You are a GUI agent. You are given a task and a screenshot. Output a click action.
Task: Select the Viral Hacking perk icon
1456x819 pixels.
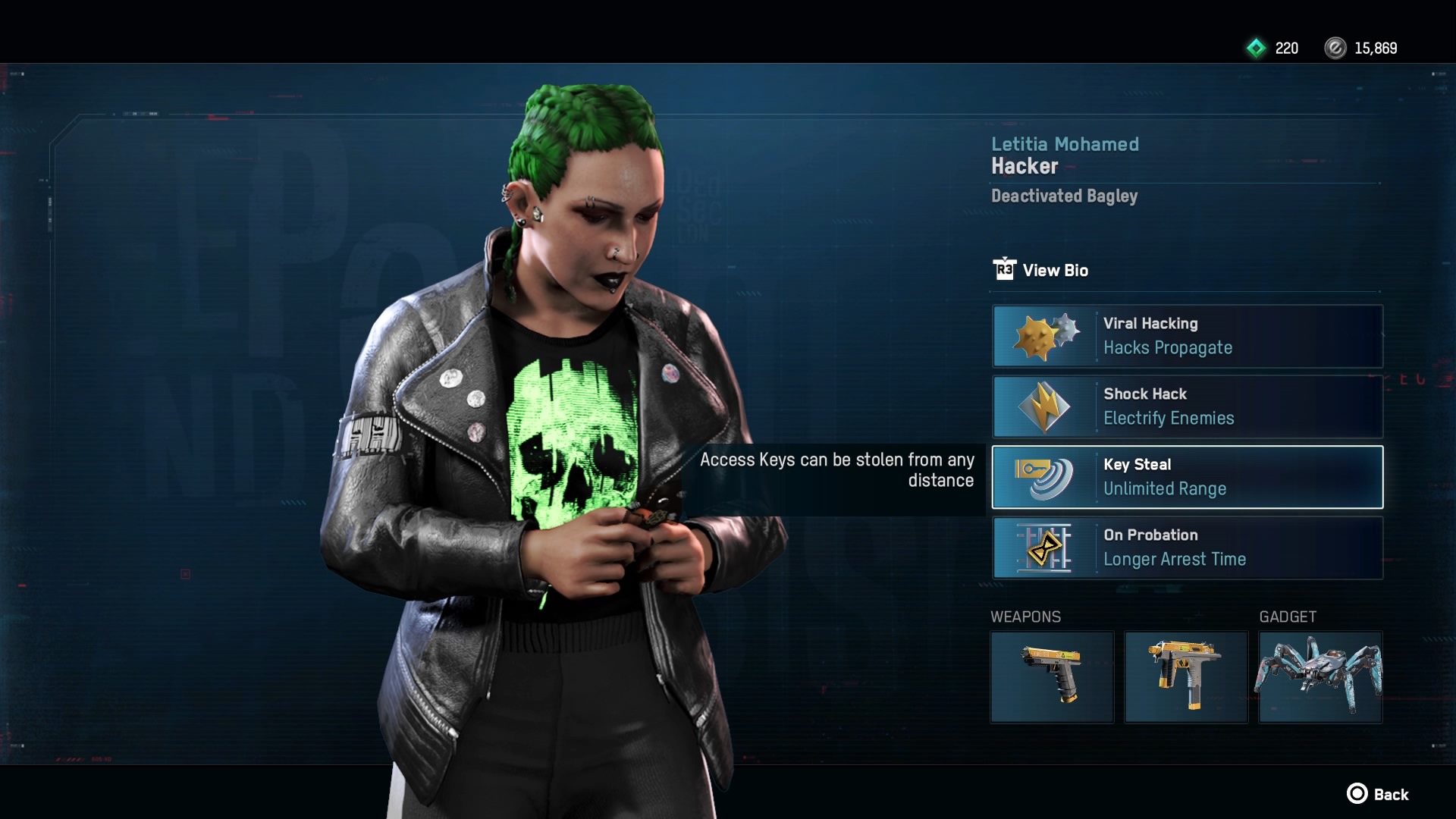[x=1044, y=336]
